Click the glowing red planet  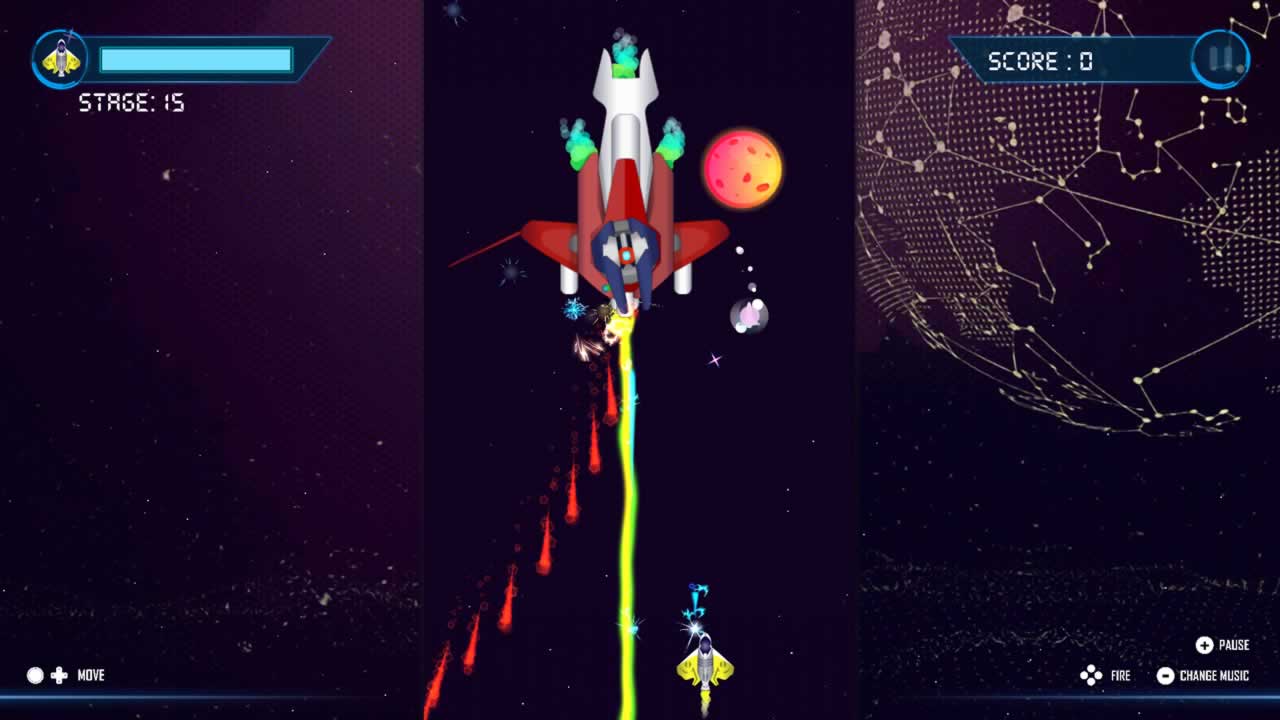click(x=742, y=168)
